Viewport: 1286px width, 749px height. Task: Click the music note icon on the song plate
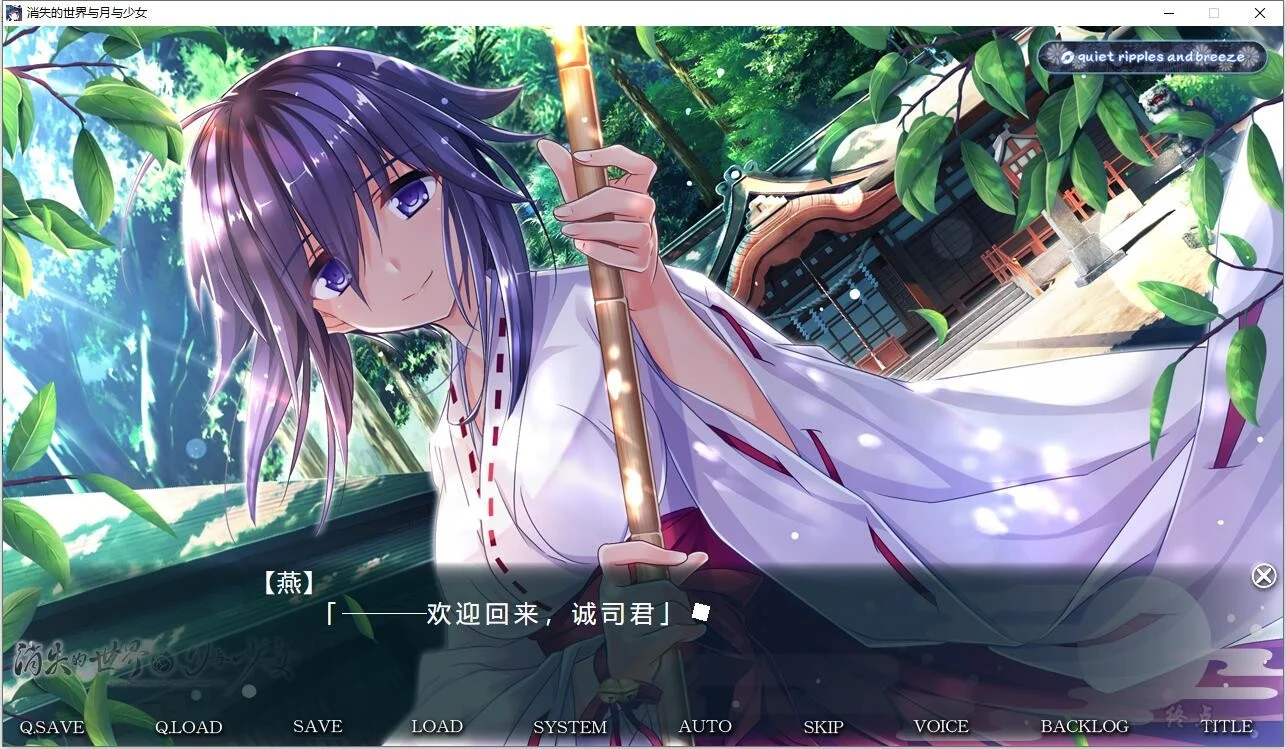coord(1067,57)
